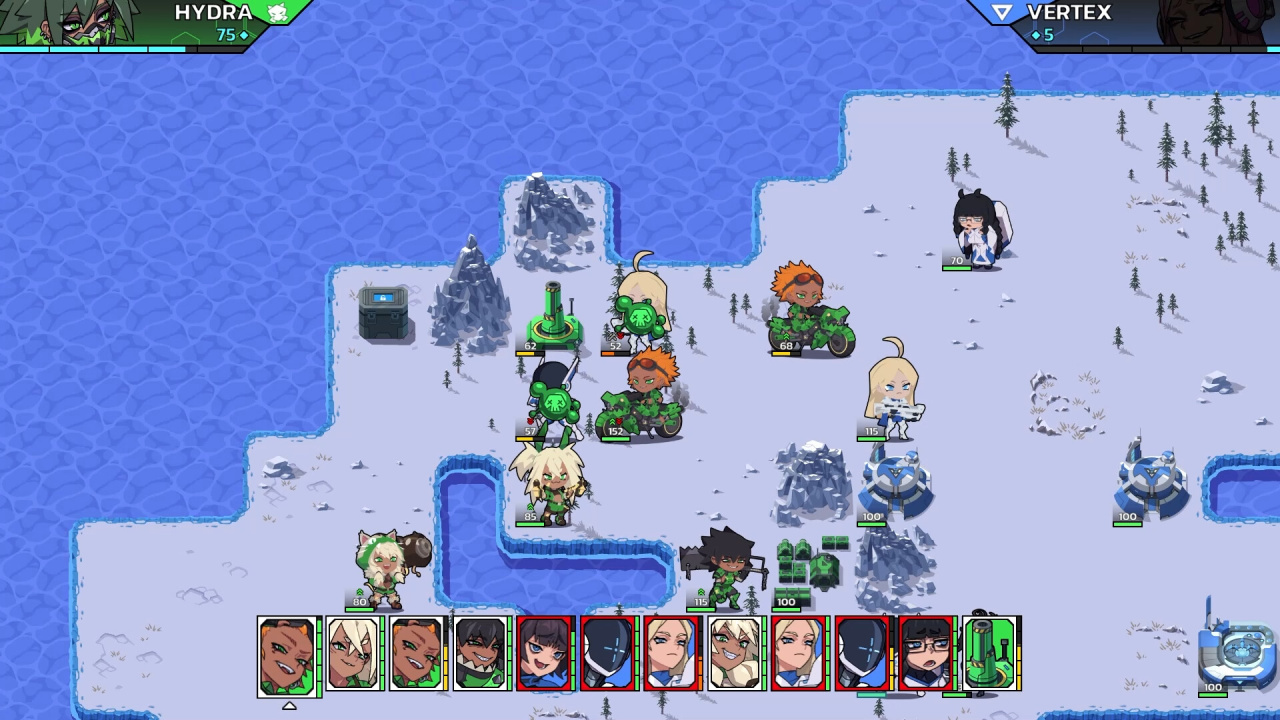Choose the dark-haired blue-eyed enemy portrait
This screenshot has height=720, width=1280.
tap(545, 653)
